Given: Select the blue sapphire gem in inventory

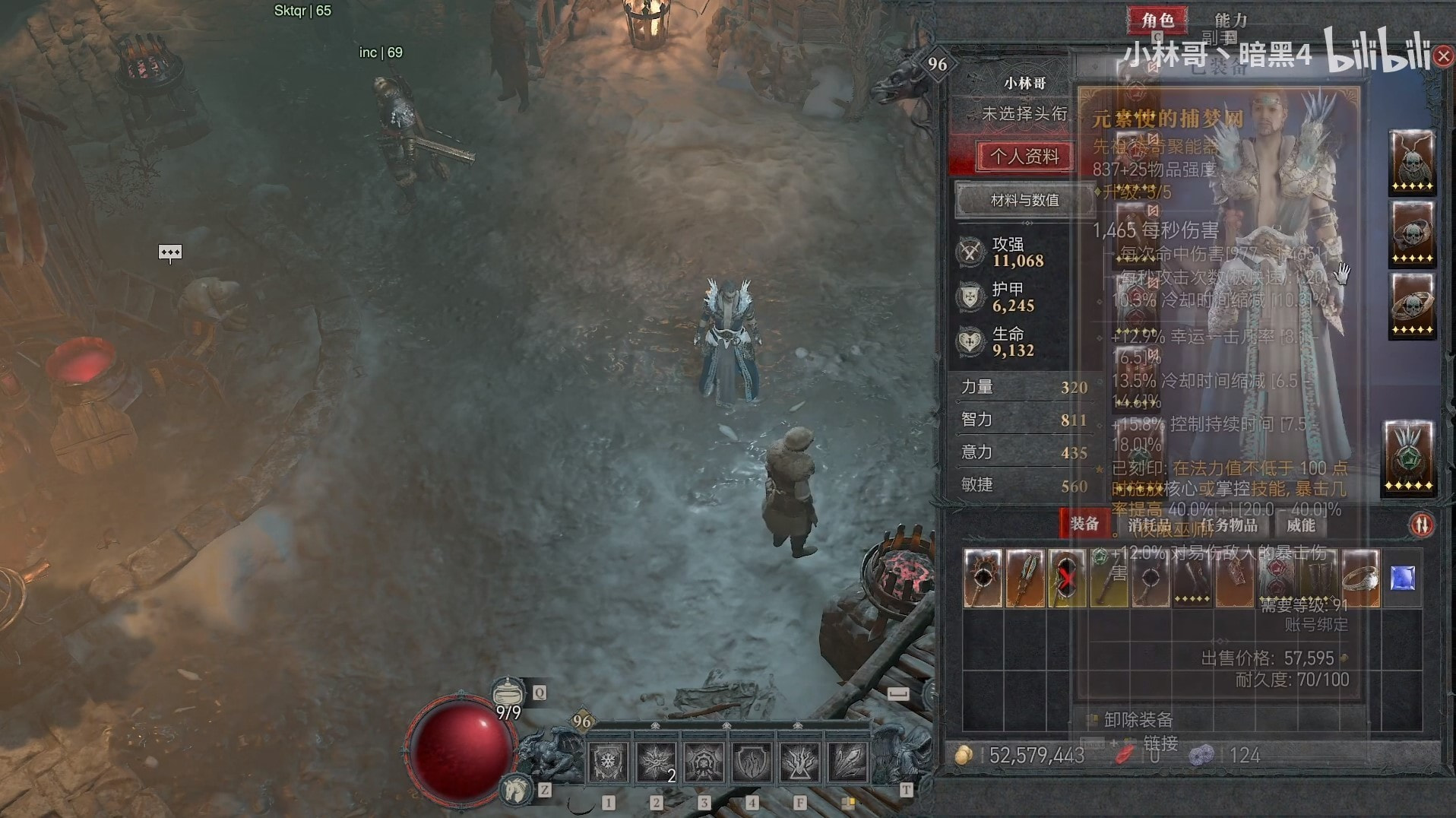Looking at the screenshot, I should [1402, 579].
